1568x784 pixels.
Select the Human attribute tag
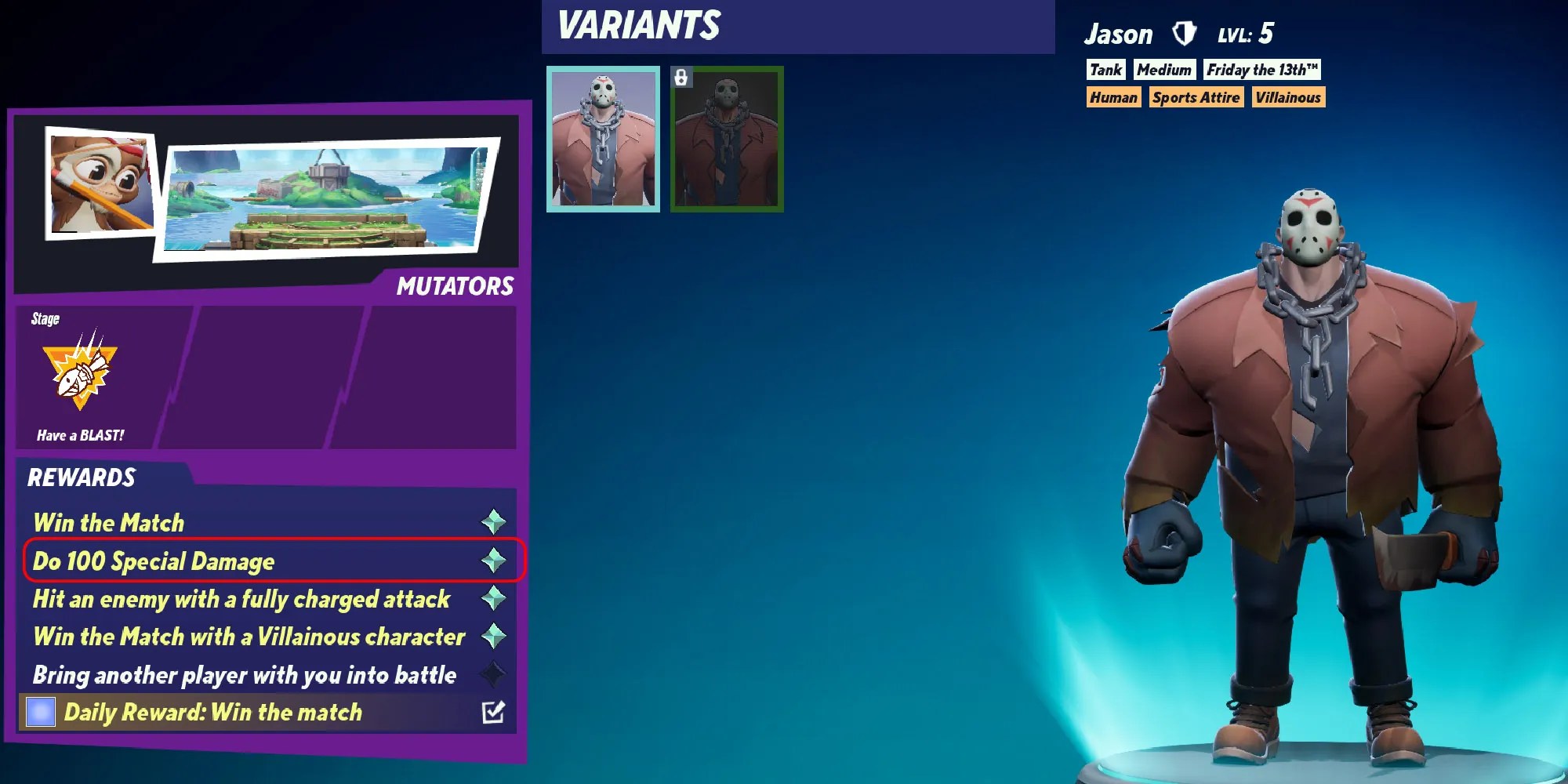click(1115, 97)
